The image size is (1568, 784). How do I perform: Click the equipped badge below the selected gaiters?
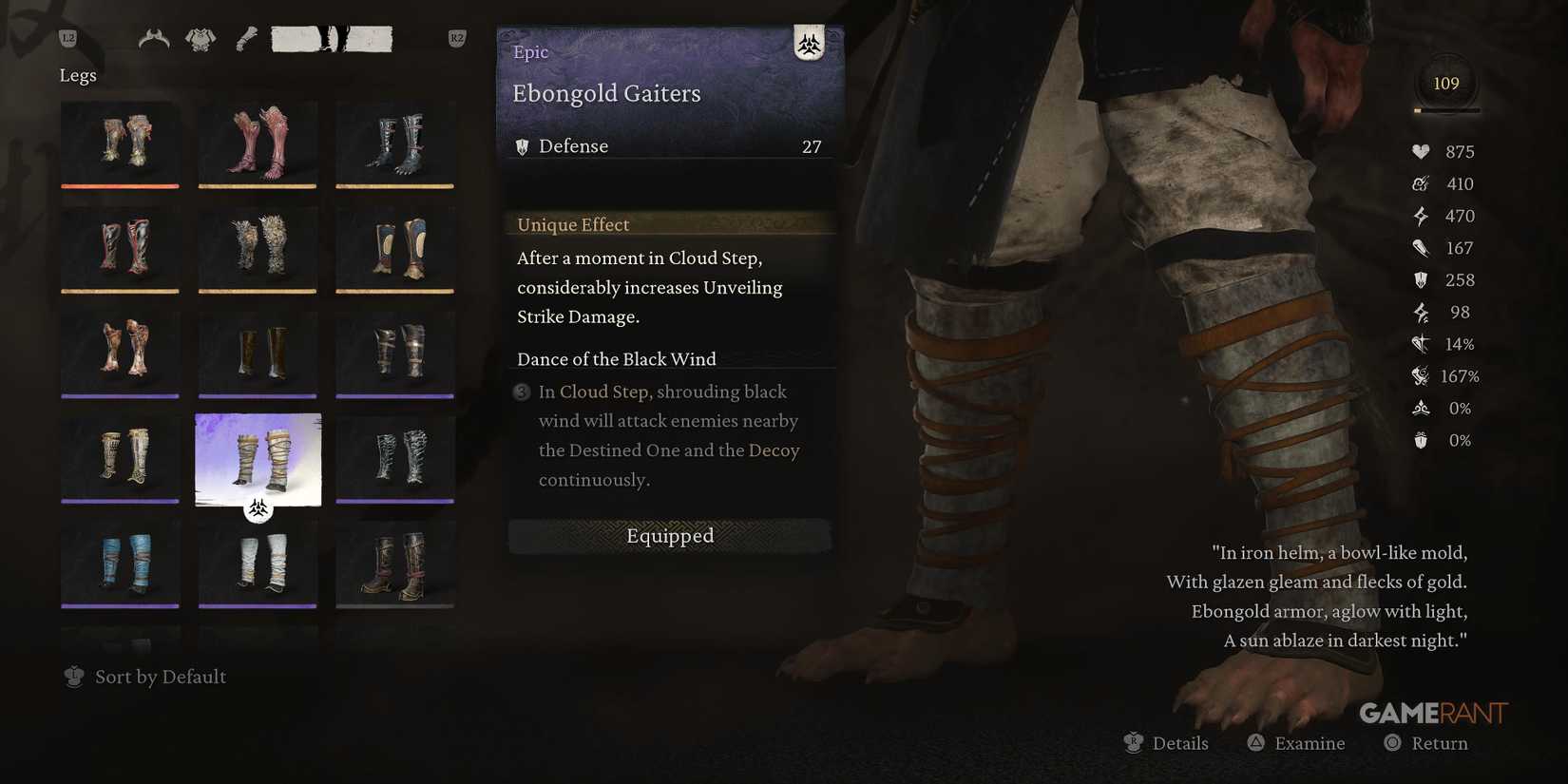[x=256, y=510]
